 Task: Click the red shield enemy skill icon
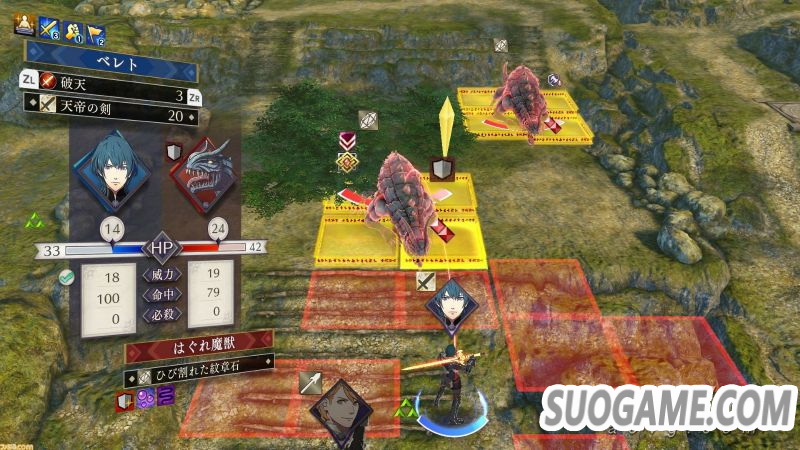124,400
